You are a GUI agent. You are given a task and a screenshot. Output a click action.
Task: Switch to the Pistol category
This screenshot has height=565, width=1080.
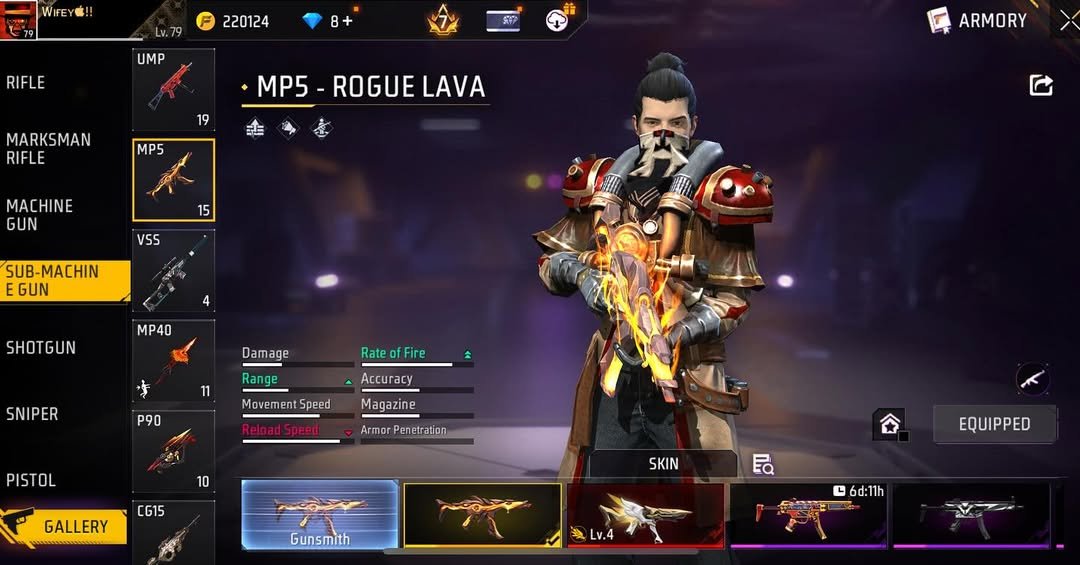[x=31, y=480]
